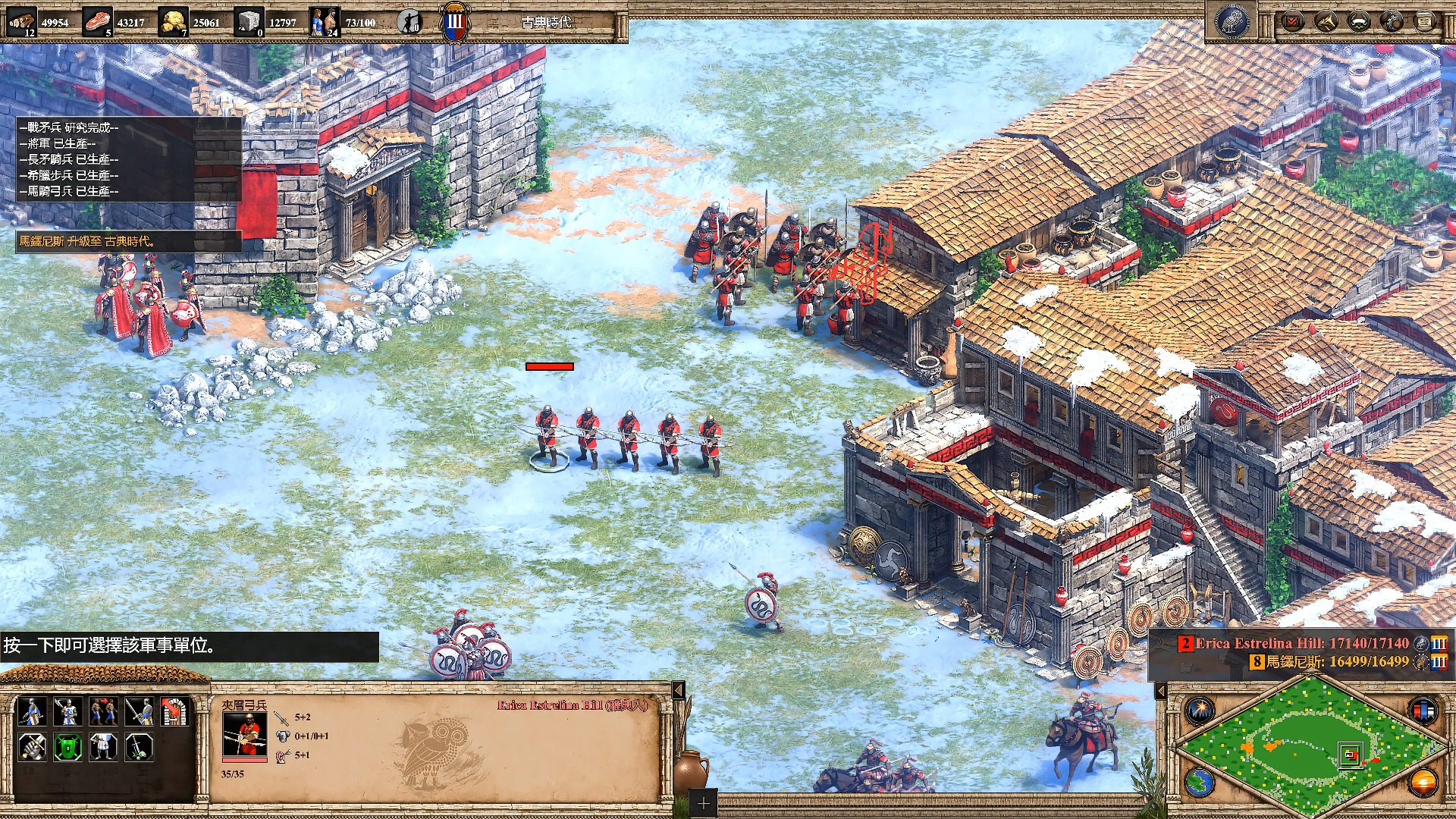Select the crossbowman unit-type icon in command panel
1456x819 pixels.
(x=31, y=712)
